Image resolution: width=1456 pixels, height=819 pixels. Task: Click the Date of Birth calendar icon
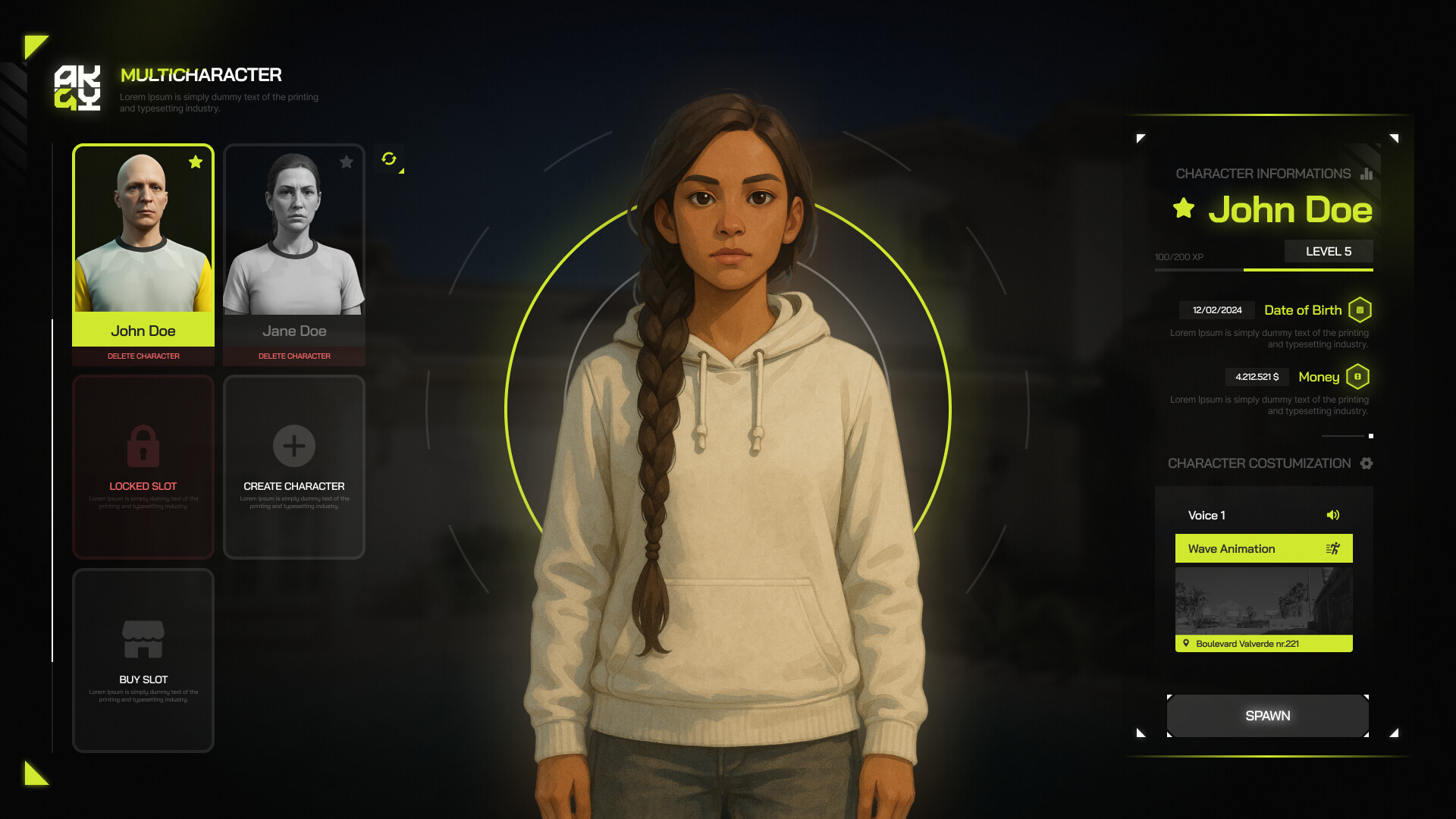click(1362, 310)
